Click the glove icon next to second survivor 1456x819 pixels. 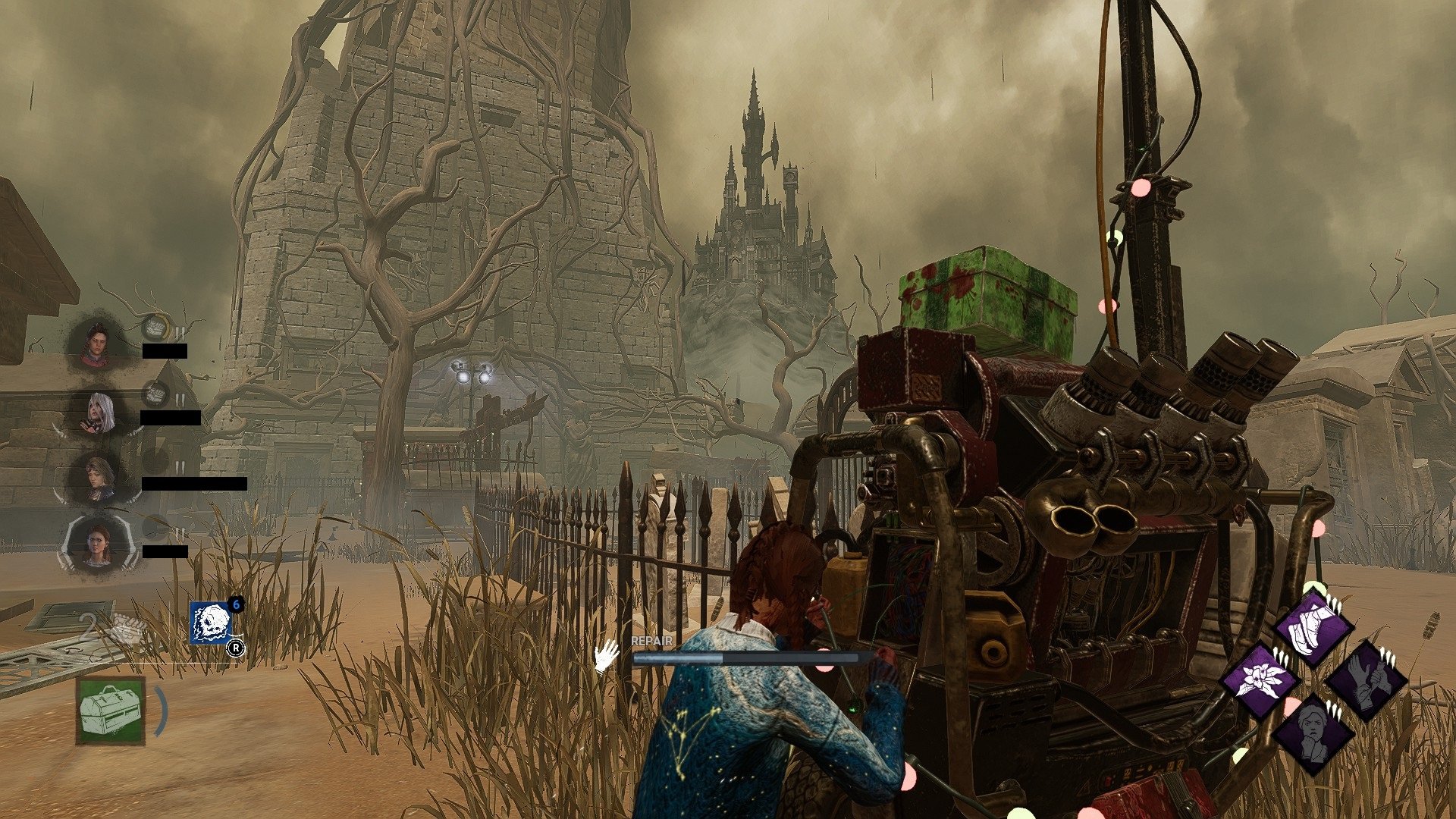pos(155,393)
